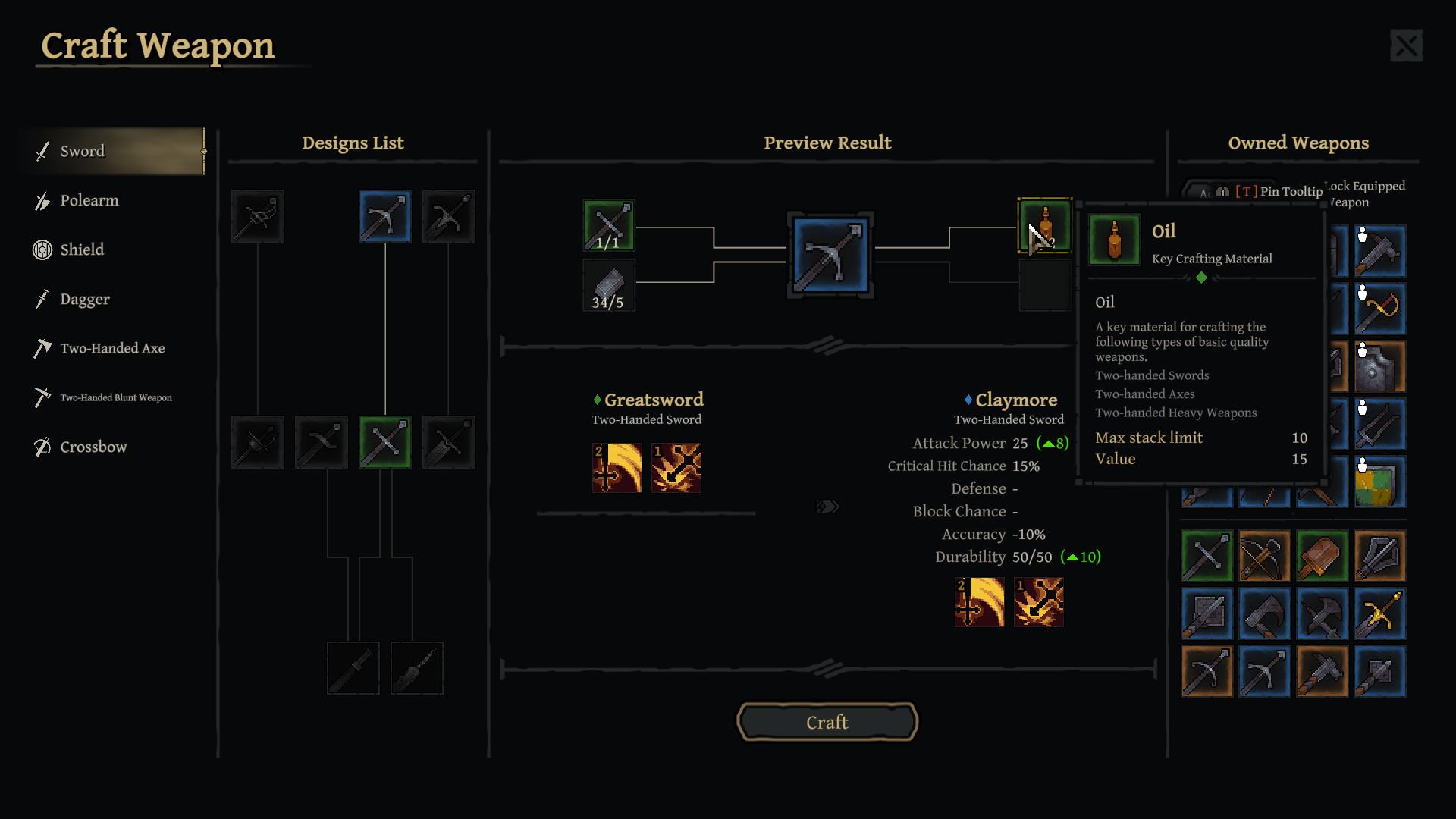This screenshot has width=1456, height=819.
Task: Select the Oil key material slot
Action: coord(1044,226)
